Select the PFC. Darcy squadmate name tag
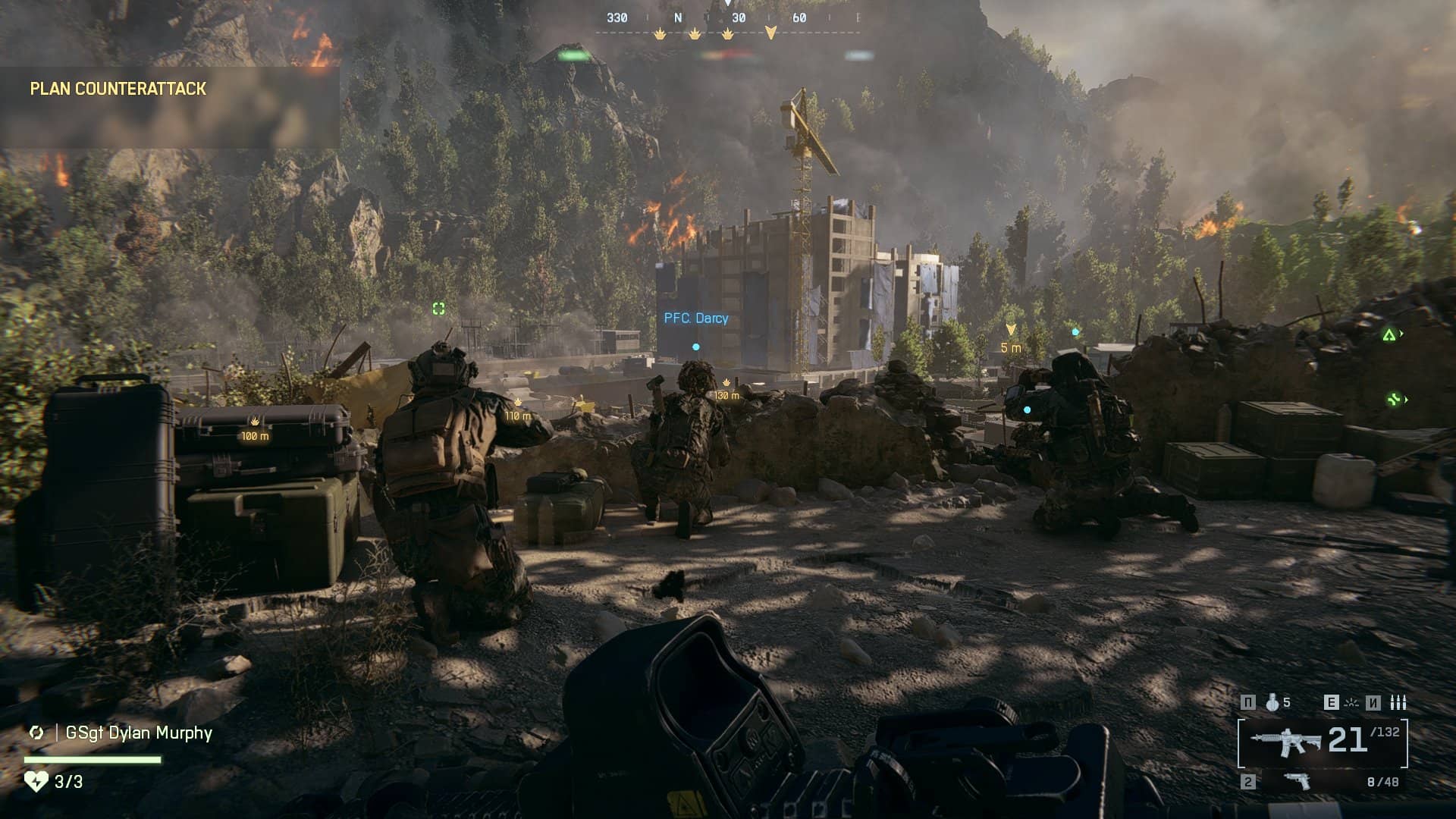 coord(695,318)
